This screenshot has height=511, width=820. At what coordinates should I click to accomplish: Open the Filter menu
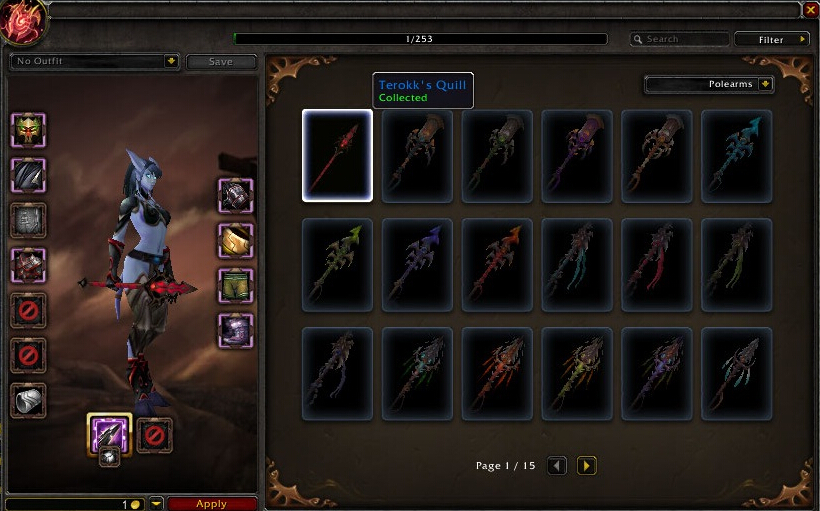coord(773,40)
